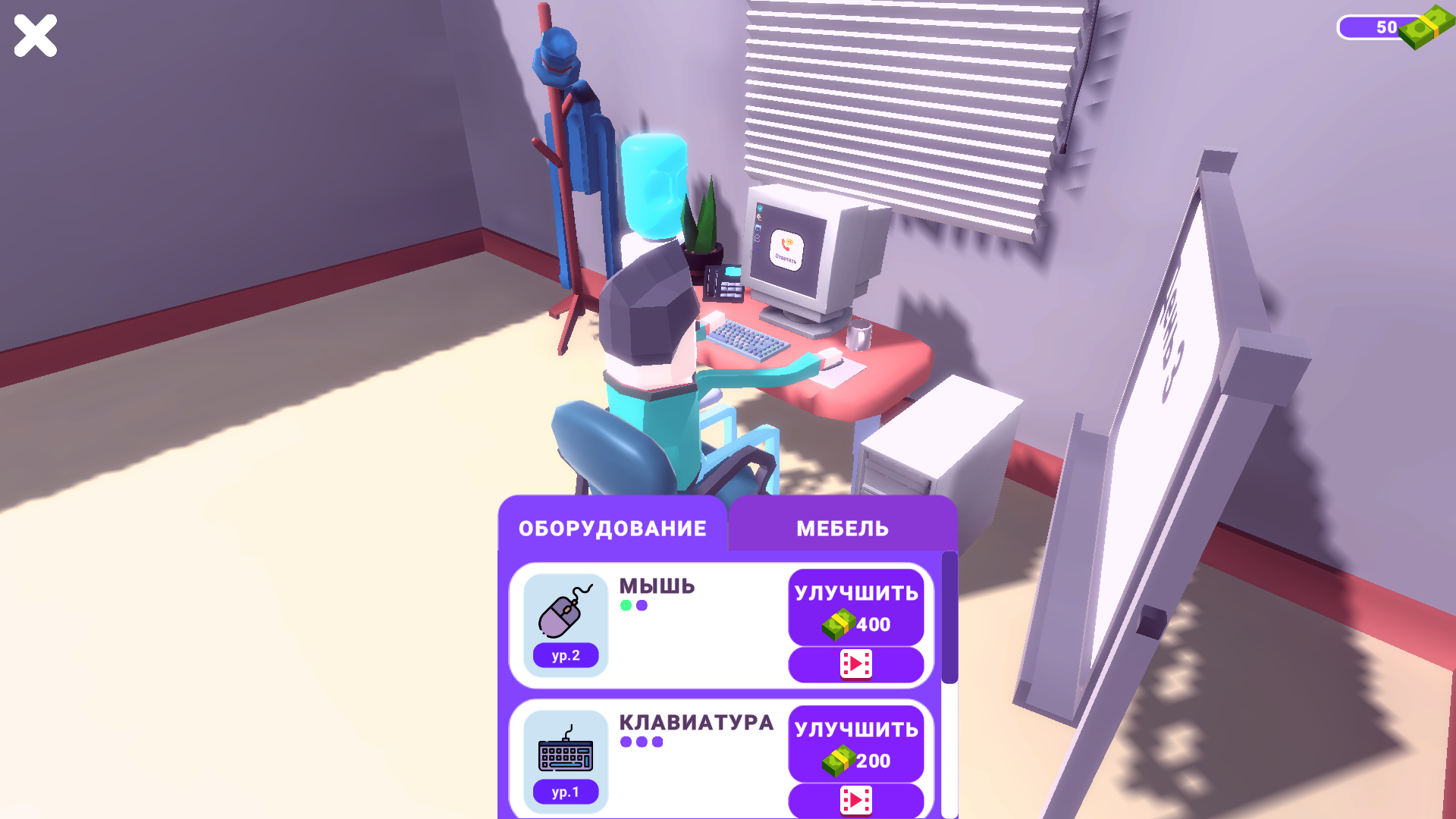This screenshot has height=819, width=1456.
Task: Click the green level dot under МЫШЬ
Action: tap(626, 606)
